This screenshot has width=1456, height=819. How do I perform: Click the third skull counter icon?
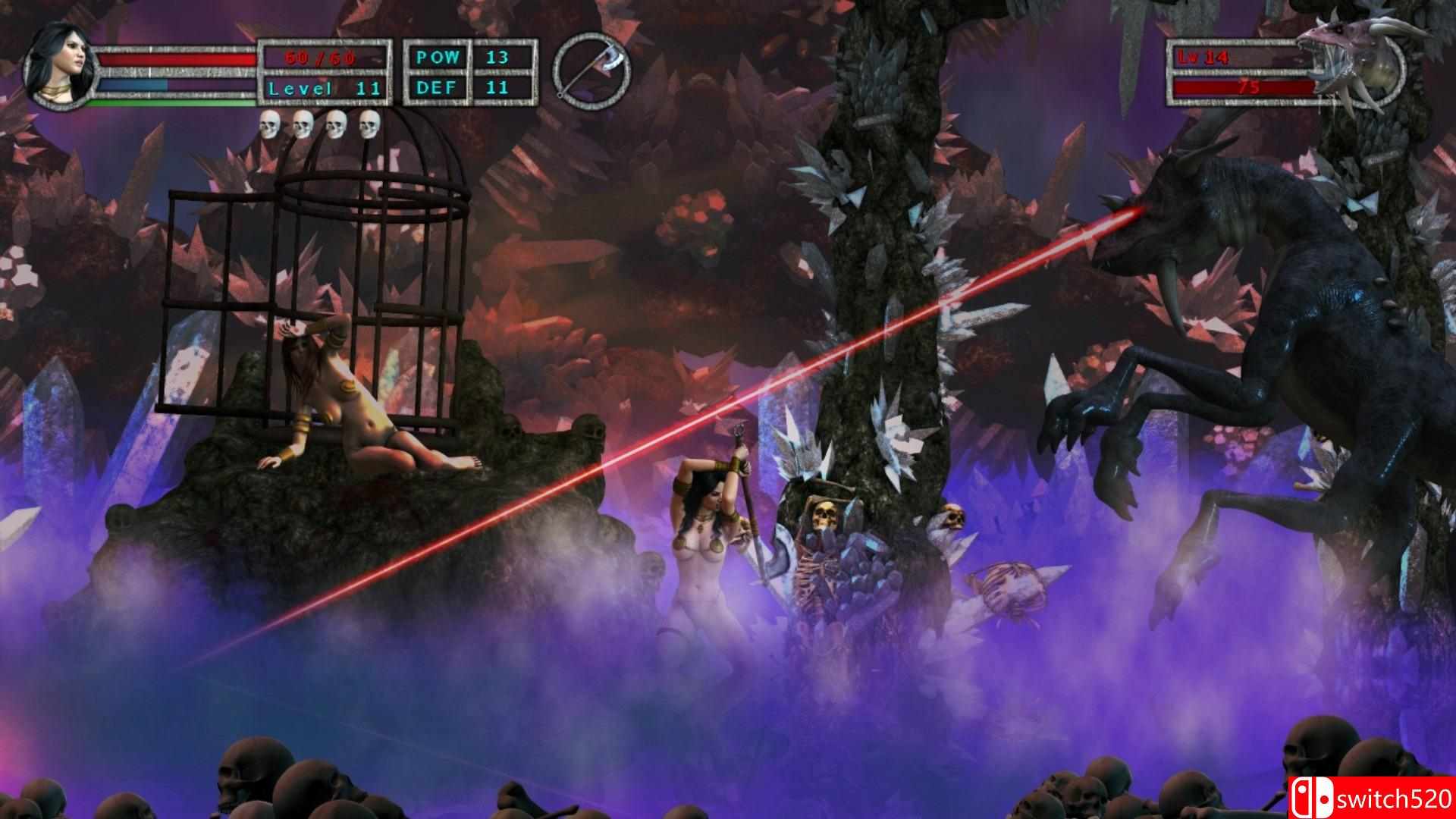click(x=336, y=124)
